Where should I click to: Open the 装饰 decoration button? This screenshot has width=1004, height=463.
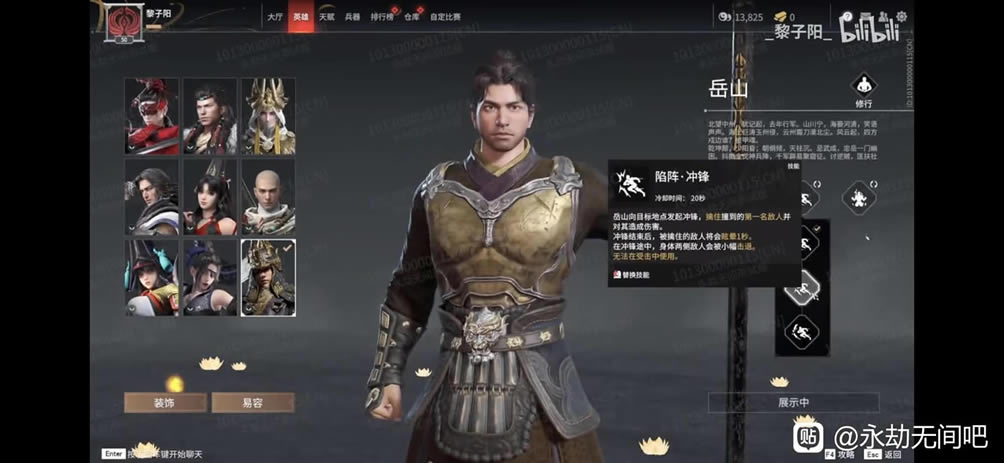(x=165, y=402)
